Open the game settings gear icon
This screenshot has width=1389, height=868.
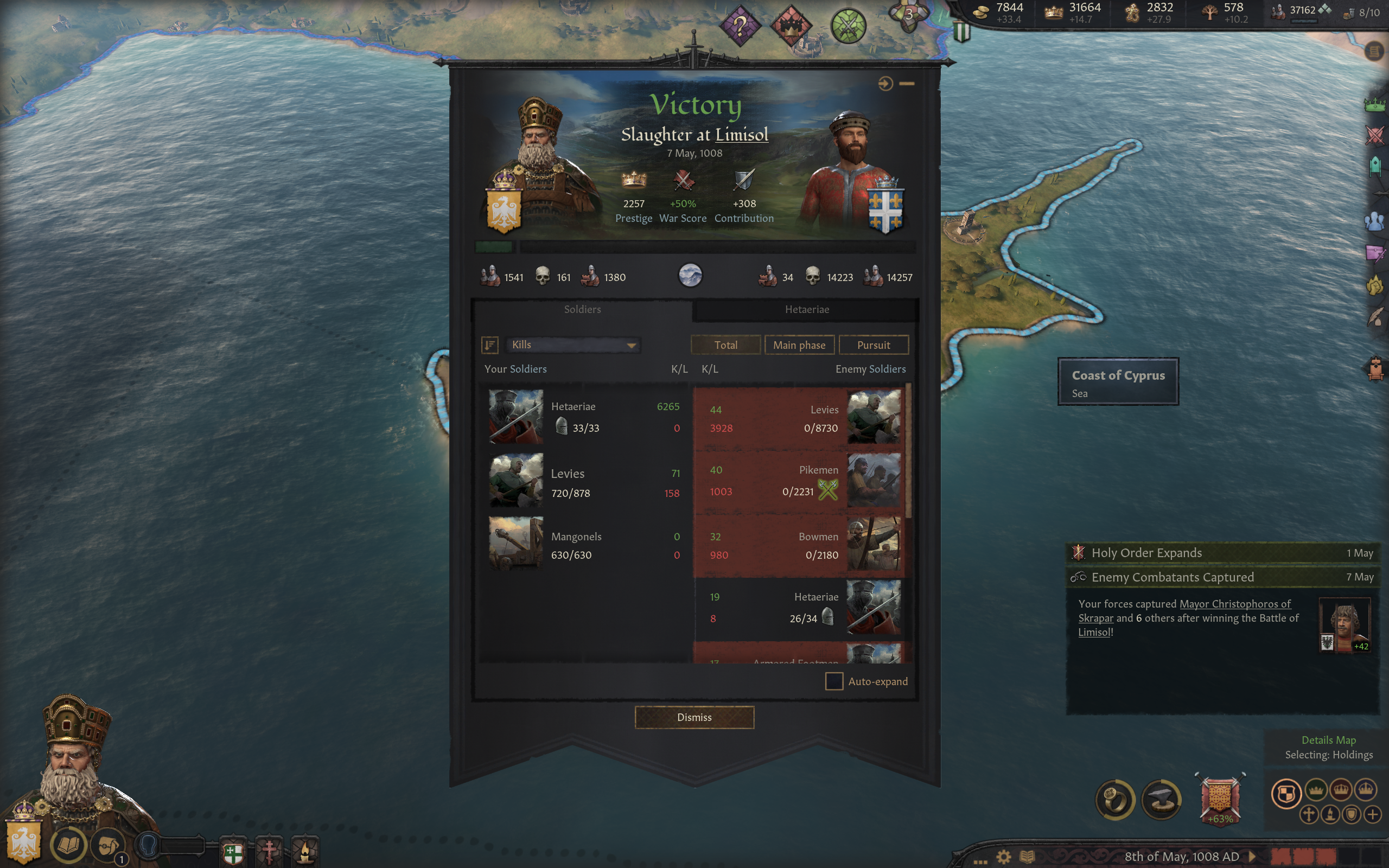coord(1003,857)
